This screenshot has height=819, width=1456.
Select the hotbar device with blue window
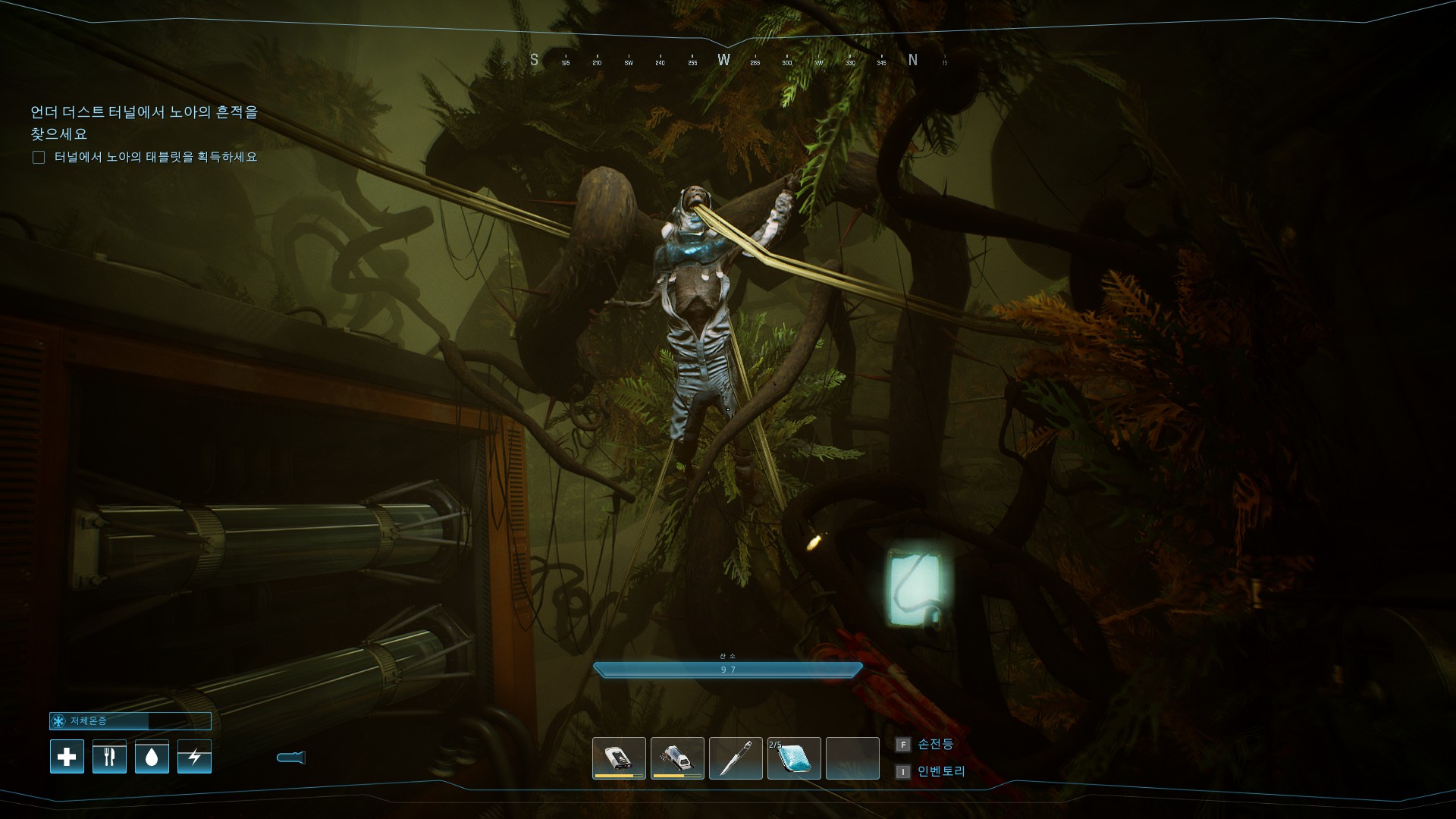tap(677, 758)
